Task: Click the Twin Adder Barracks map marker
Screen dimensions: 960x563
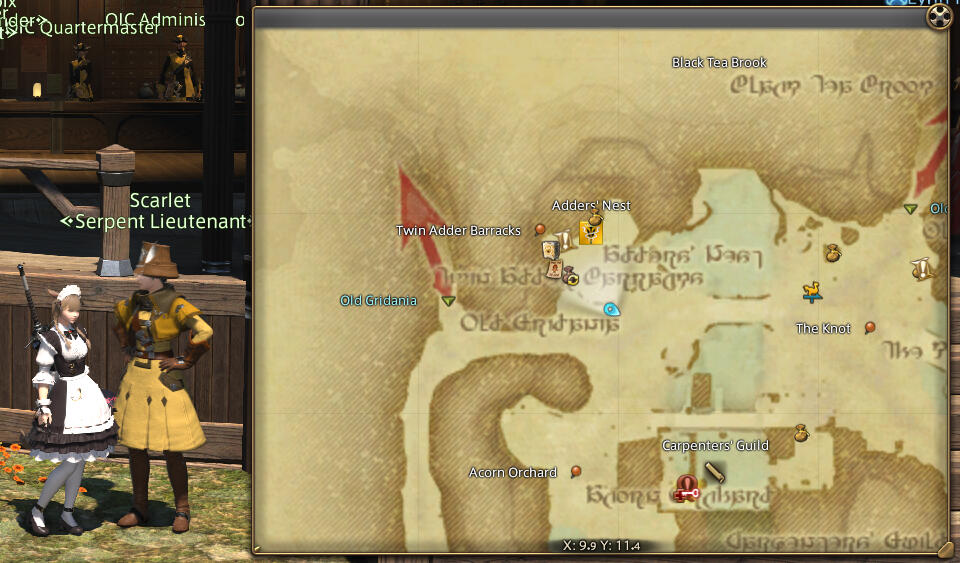Action: [540, 230]
